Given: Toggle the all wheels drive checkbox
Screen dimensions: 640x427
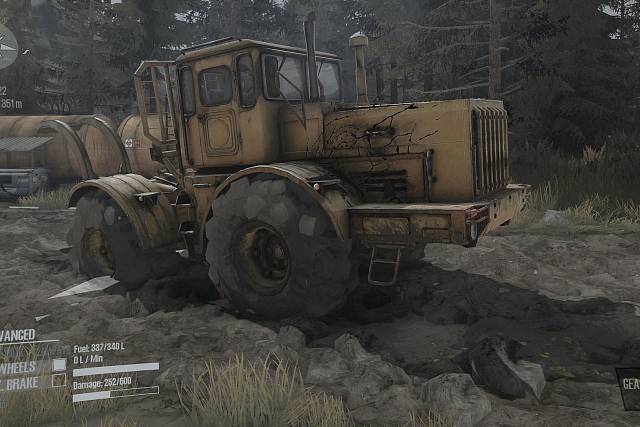Looking at the screenshot, I should [59, 365].
